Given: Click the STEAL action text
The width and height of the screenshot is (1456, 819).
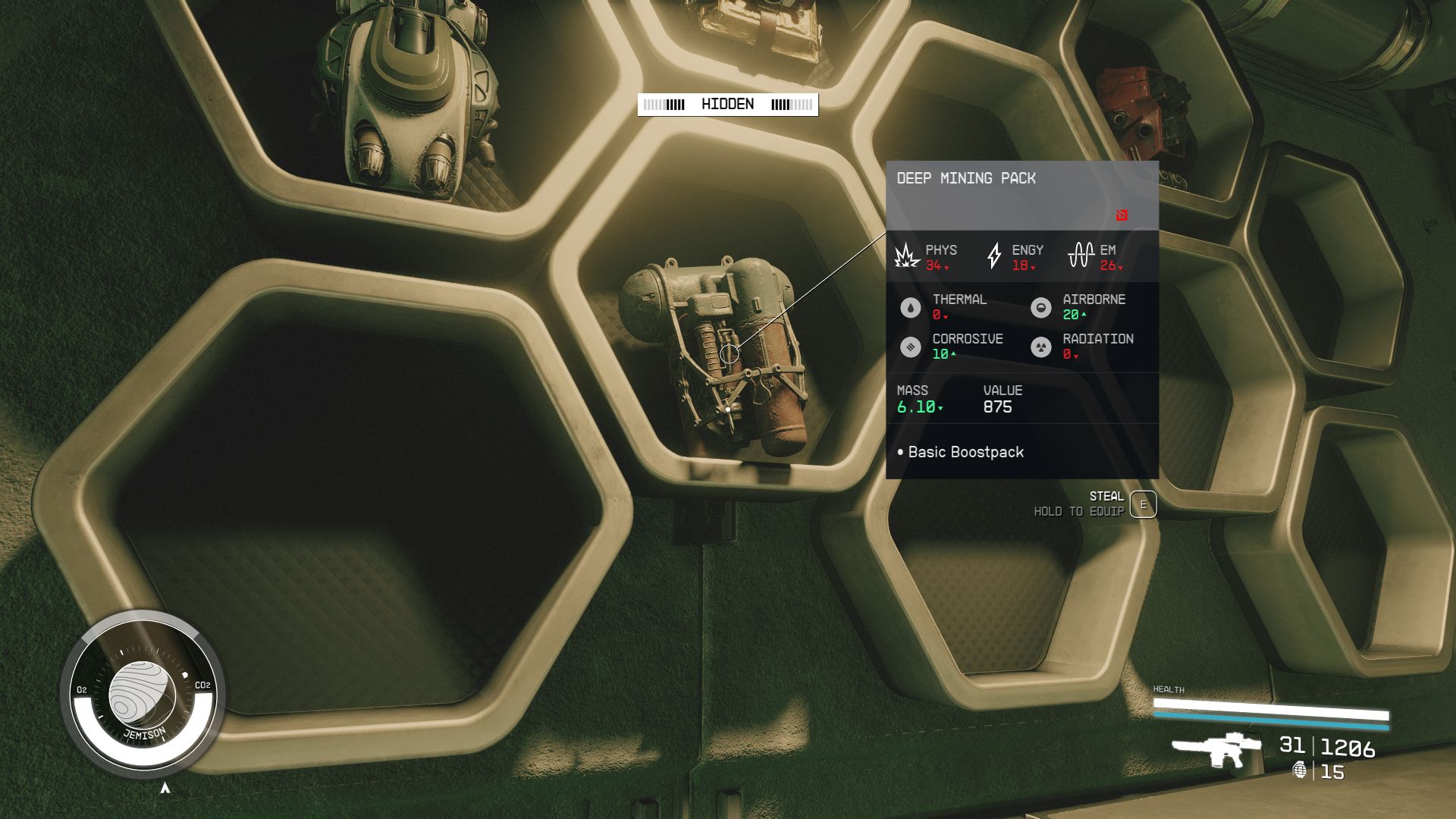Looking at the screenshot, I should tap(1109, 495).
